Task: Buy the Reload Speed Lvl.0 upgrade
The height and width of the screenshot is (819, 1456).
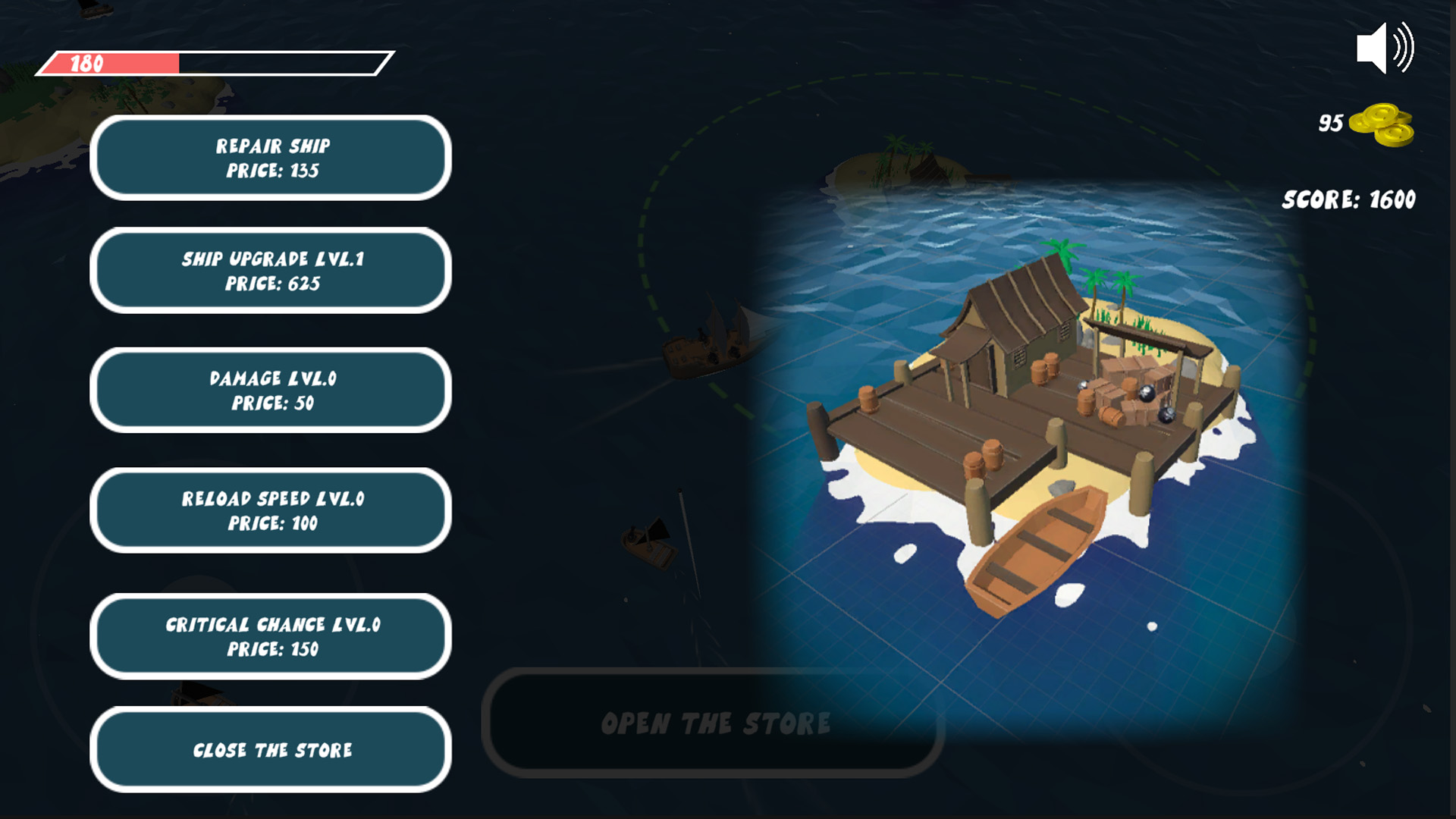Action: coord(270,510)
